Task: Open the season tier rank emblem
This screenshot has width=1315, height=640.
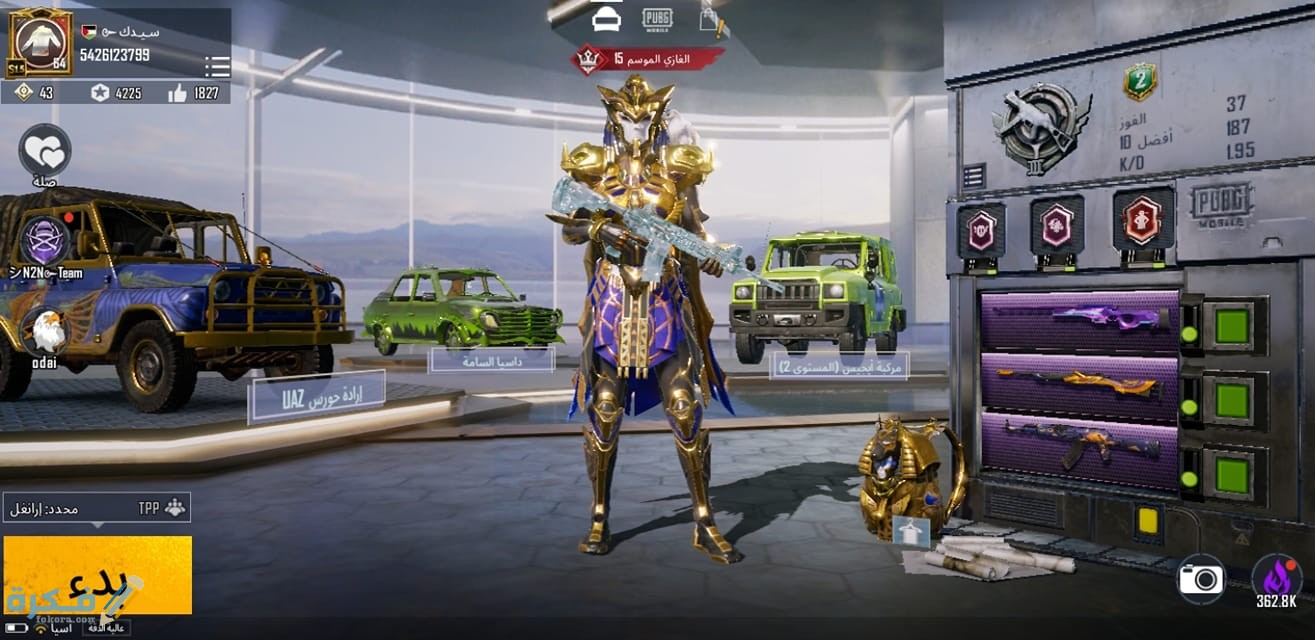Action: point(1041,128)
